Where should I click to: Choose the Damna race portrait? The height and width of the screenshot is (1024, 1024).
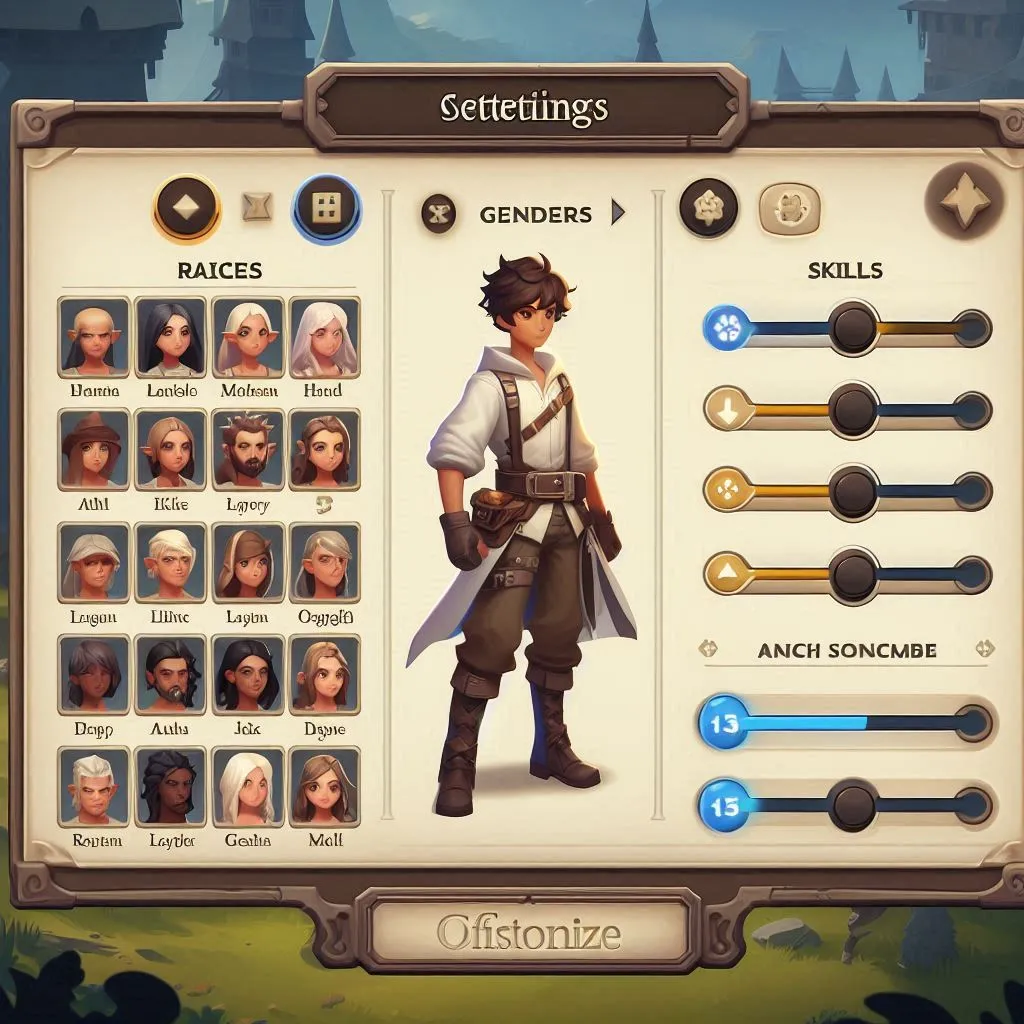tap(94, 335)
